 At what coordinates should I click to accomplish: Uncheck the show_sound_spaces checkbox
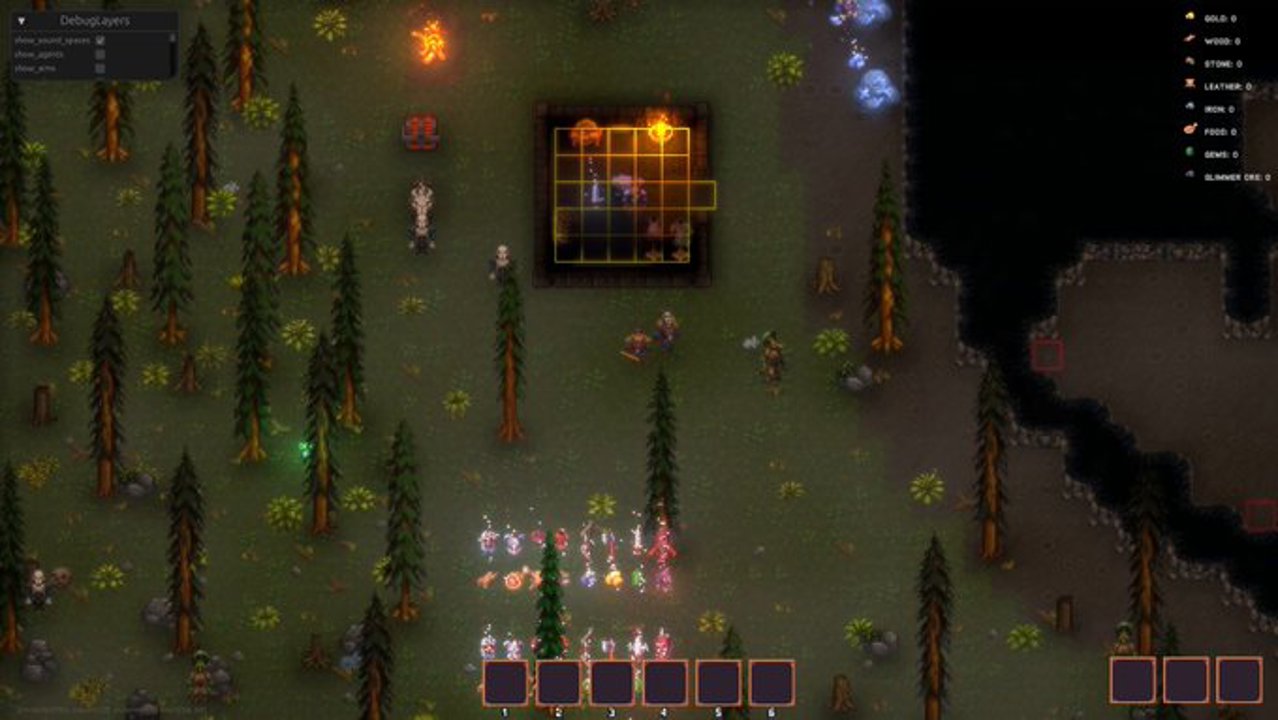click(100, 41)
